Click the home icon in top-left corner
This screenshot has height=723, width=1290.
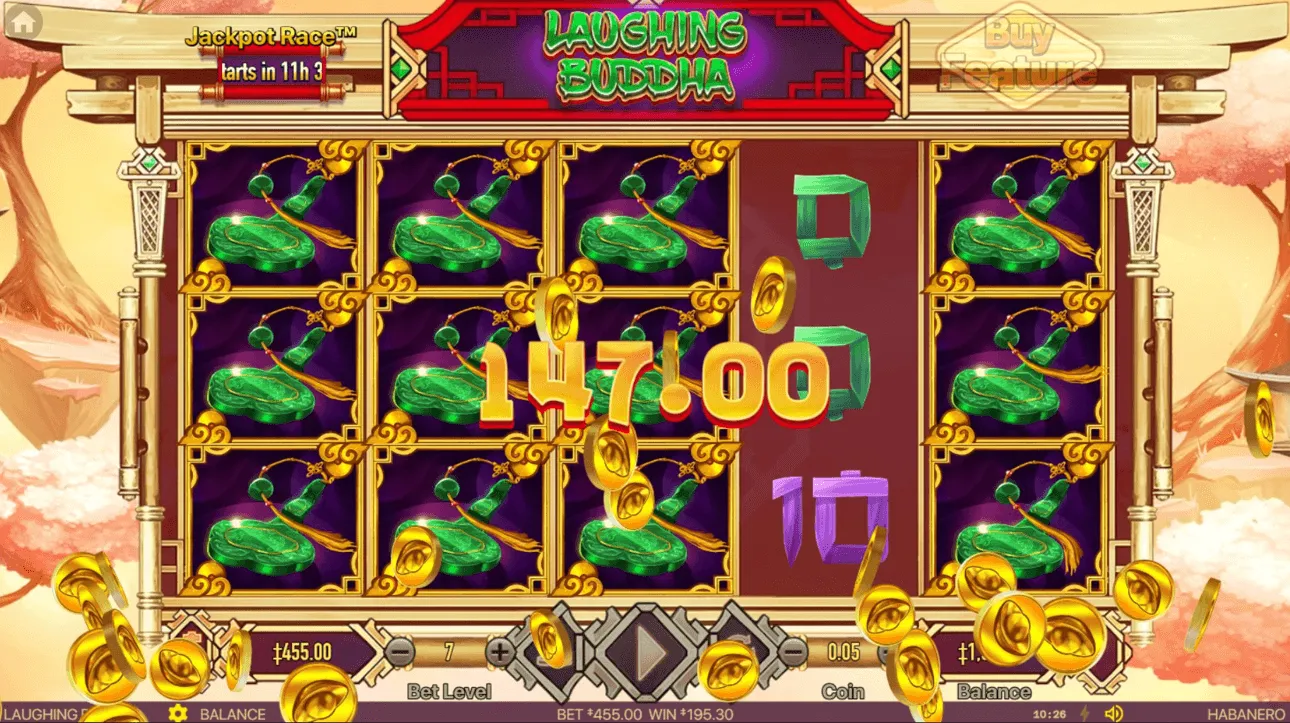(22, 22)
